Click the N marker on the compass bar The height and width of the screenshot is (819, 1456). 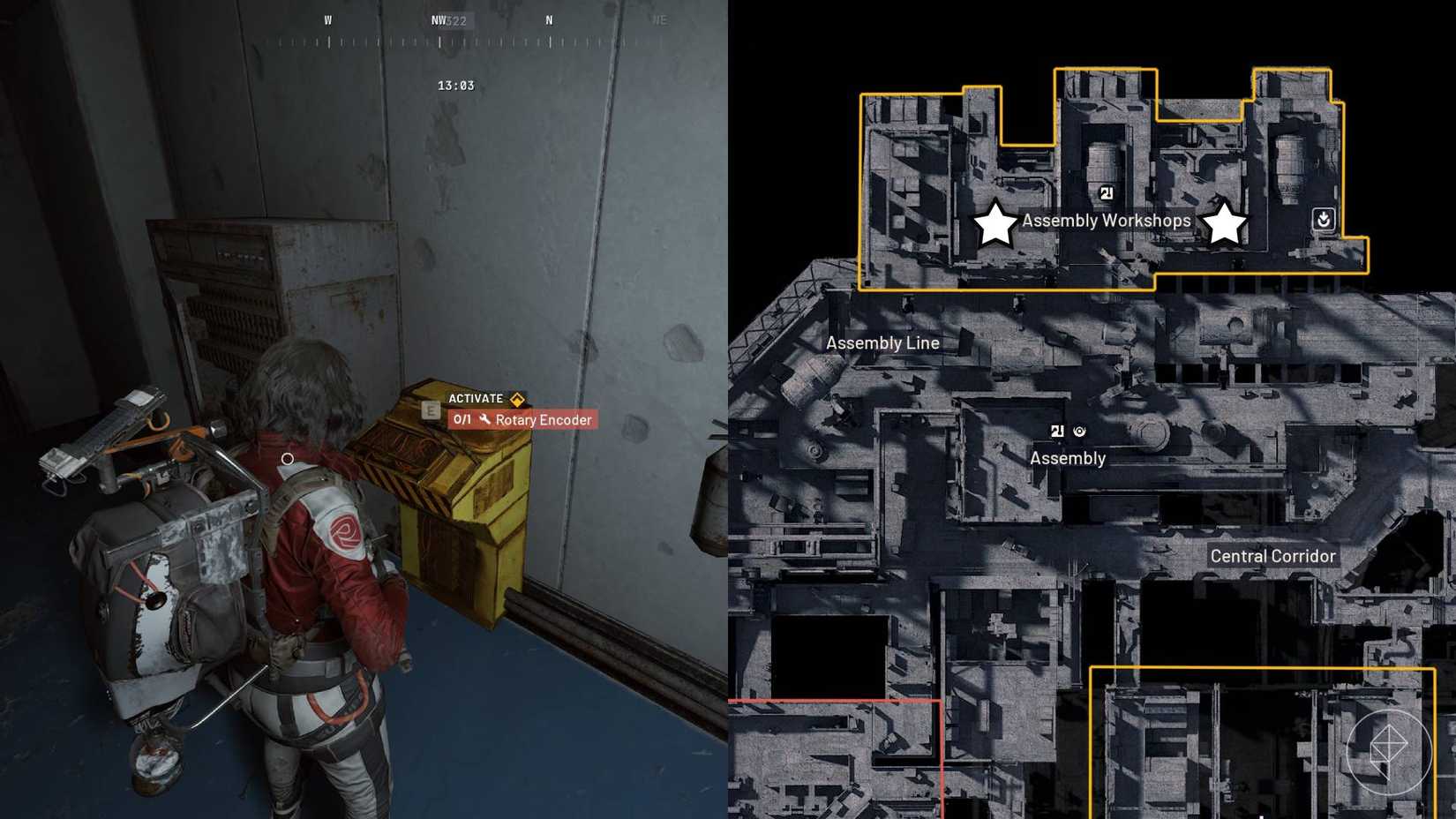coord(549,19)
